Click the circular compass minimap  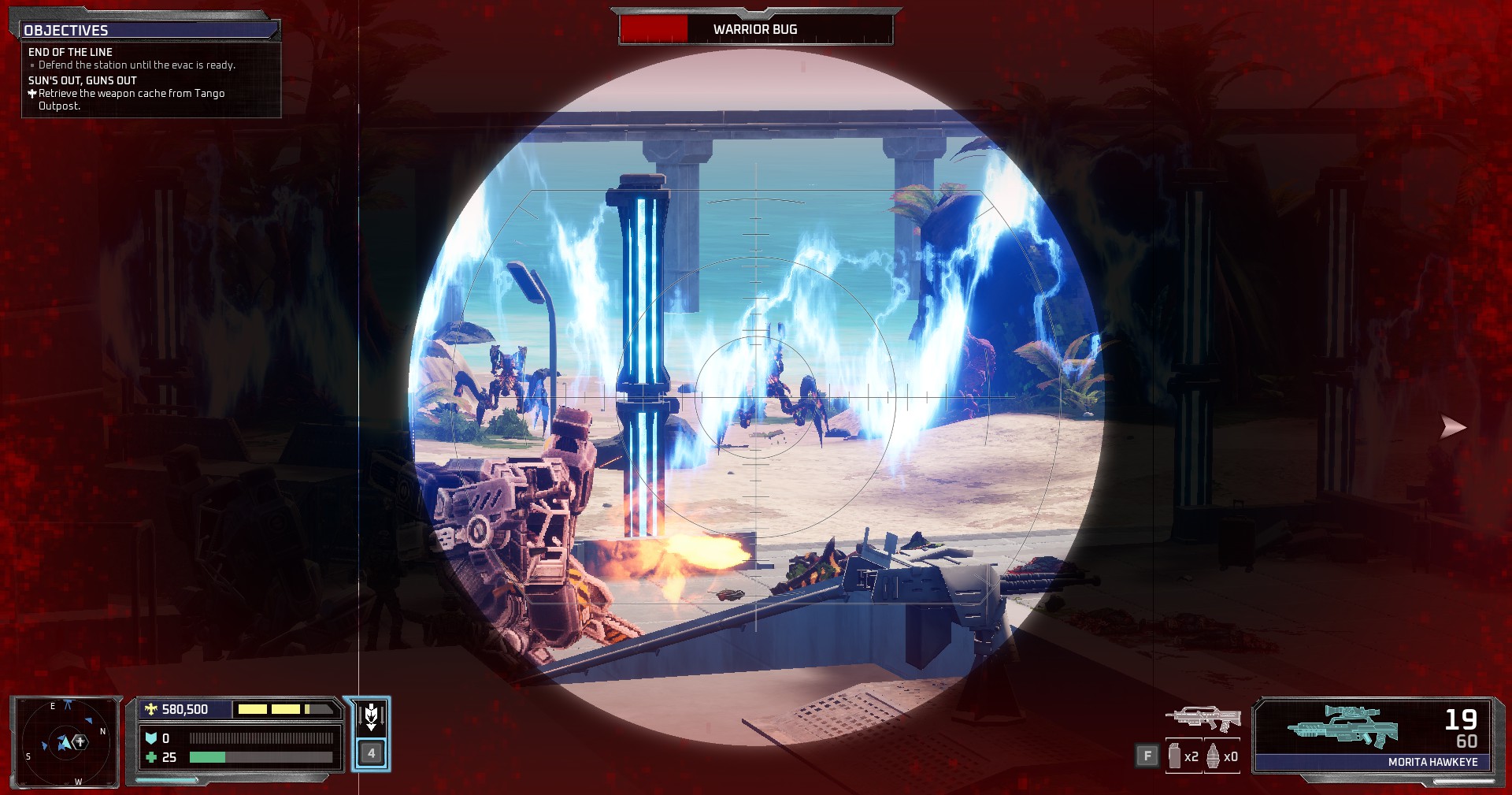[66, 741]
